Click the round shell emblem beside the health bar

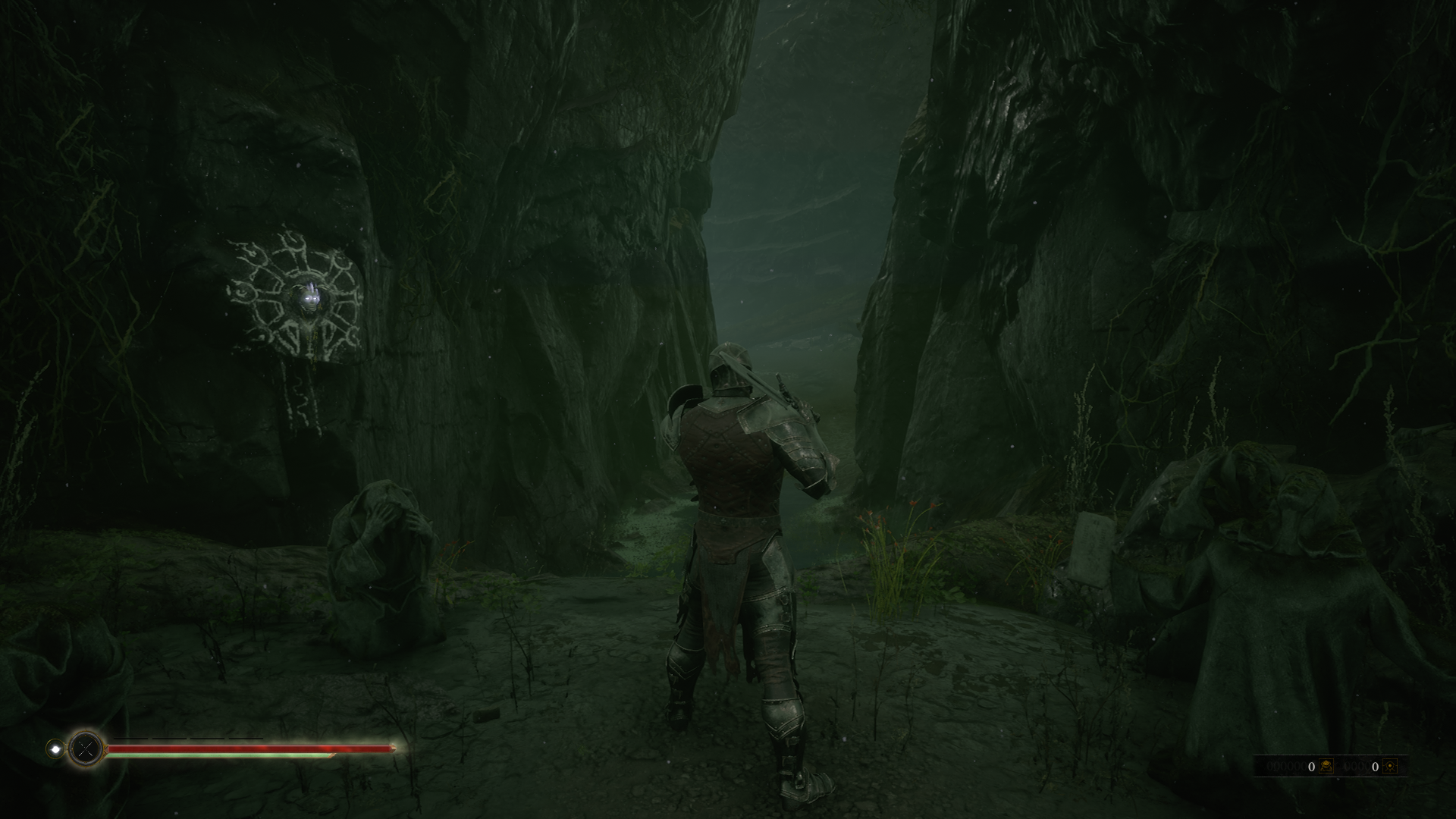click(x=86, y=749)
